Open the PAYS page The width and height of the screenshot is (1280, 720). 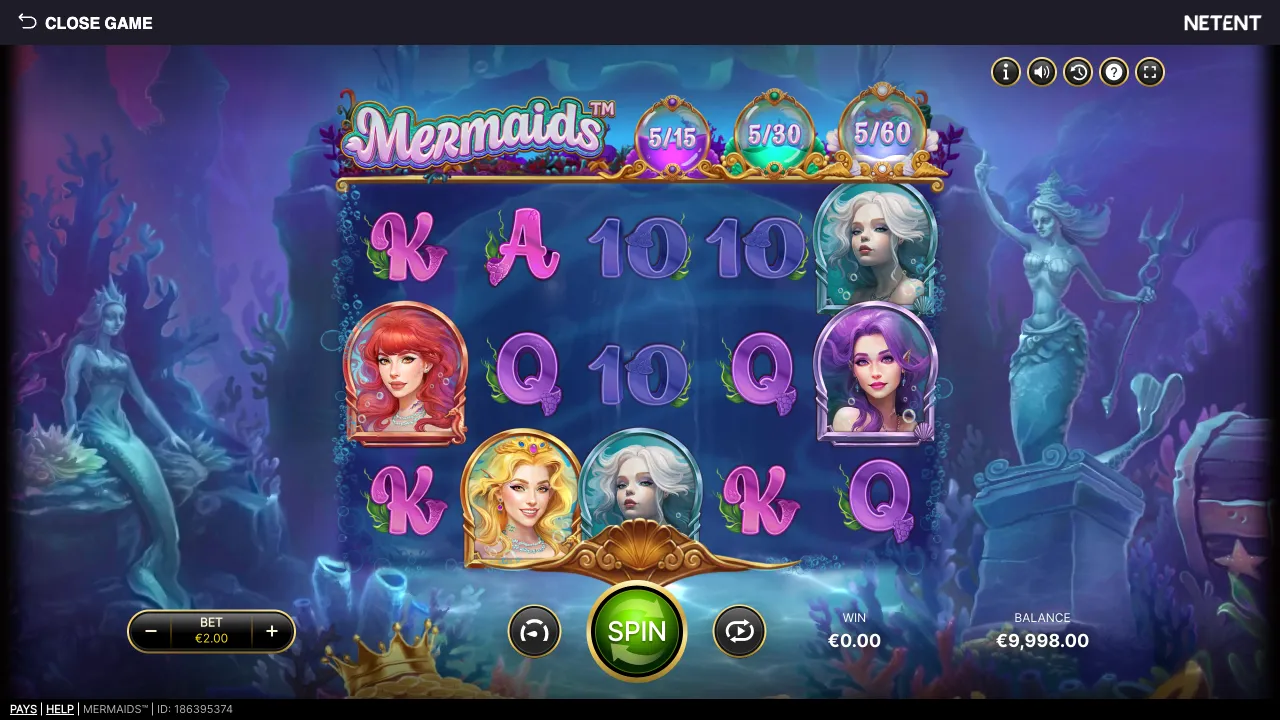[x=22, y=709]
